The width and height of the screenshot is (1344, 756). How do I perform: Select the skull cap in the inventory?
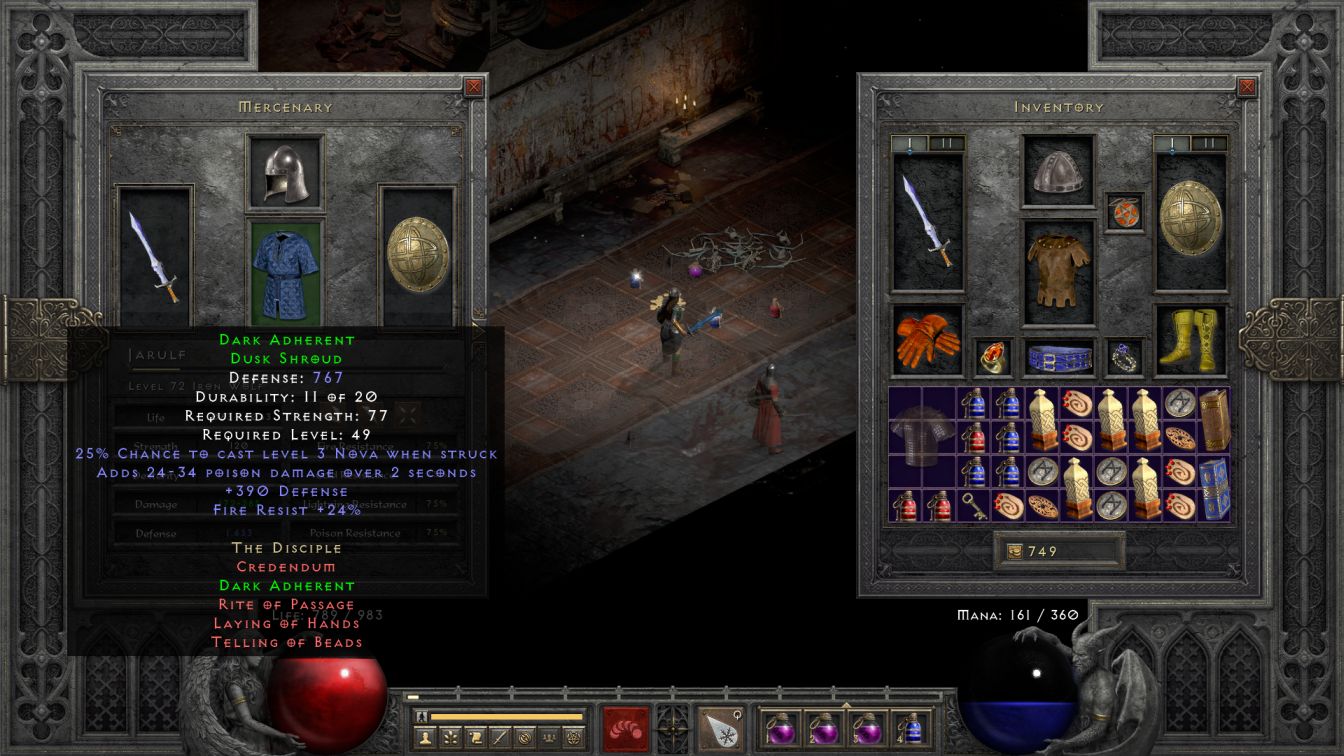1058,172
